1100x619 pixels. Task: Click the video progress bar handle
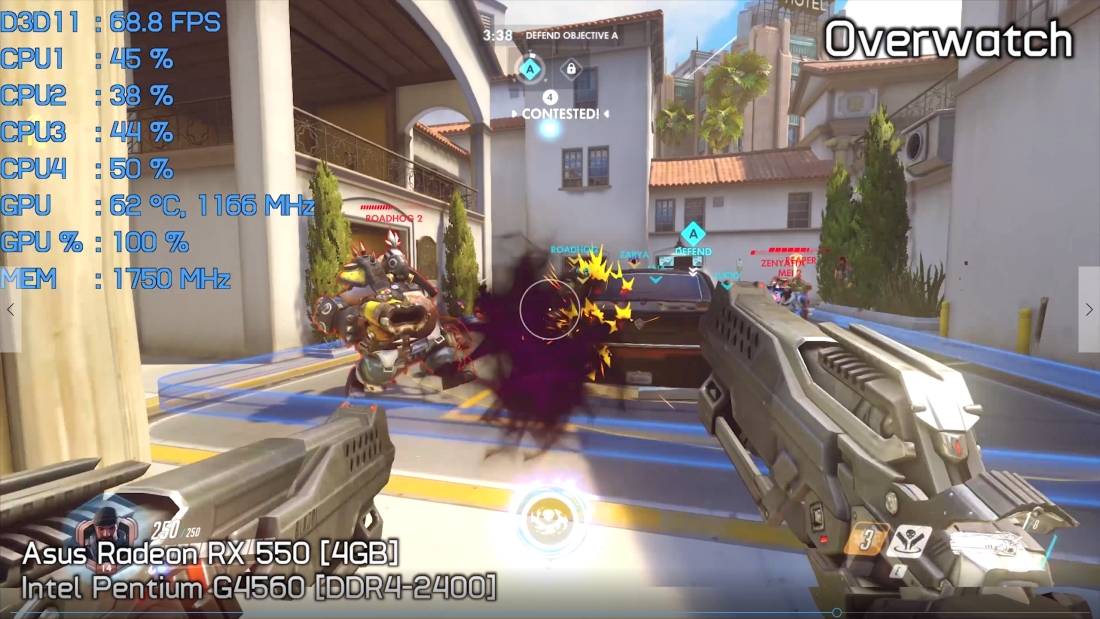[837, 613]
